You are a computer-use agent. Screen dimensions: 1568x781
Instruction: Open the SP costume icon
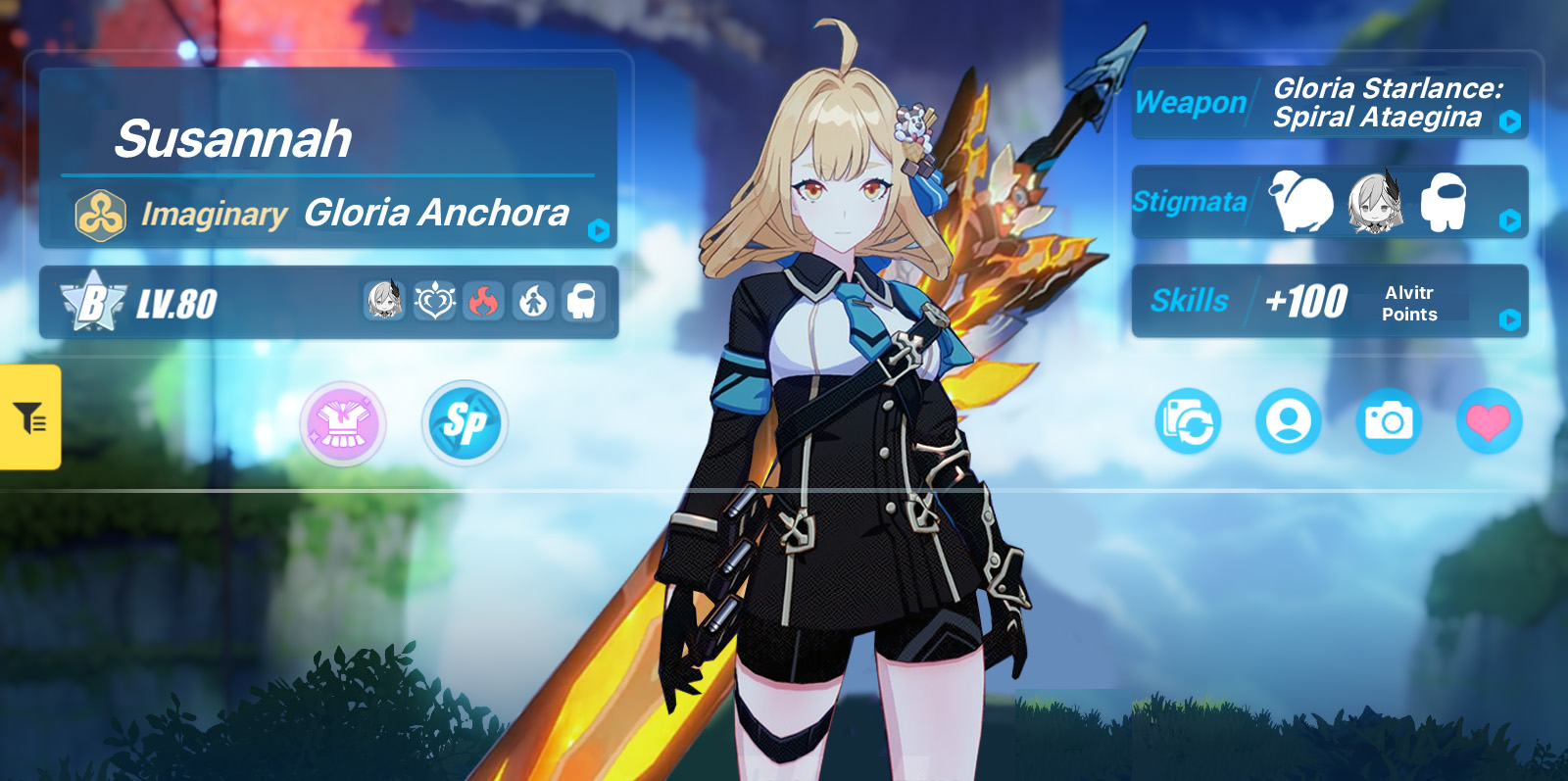pyautogui.click(x=464, y=423)
